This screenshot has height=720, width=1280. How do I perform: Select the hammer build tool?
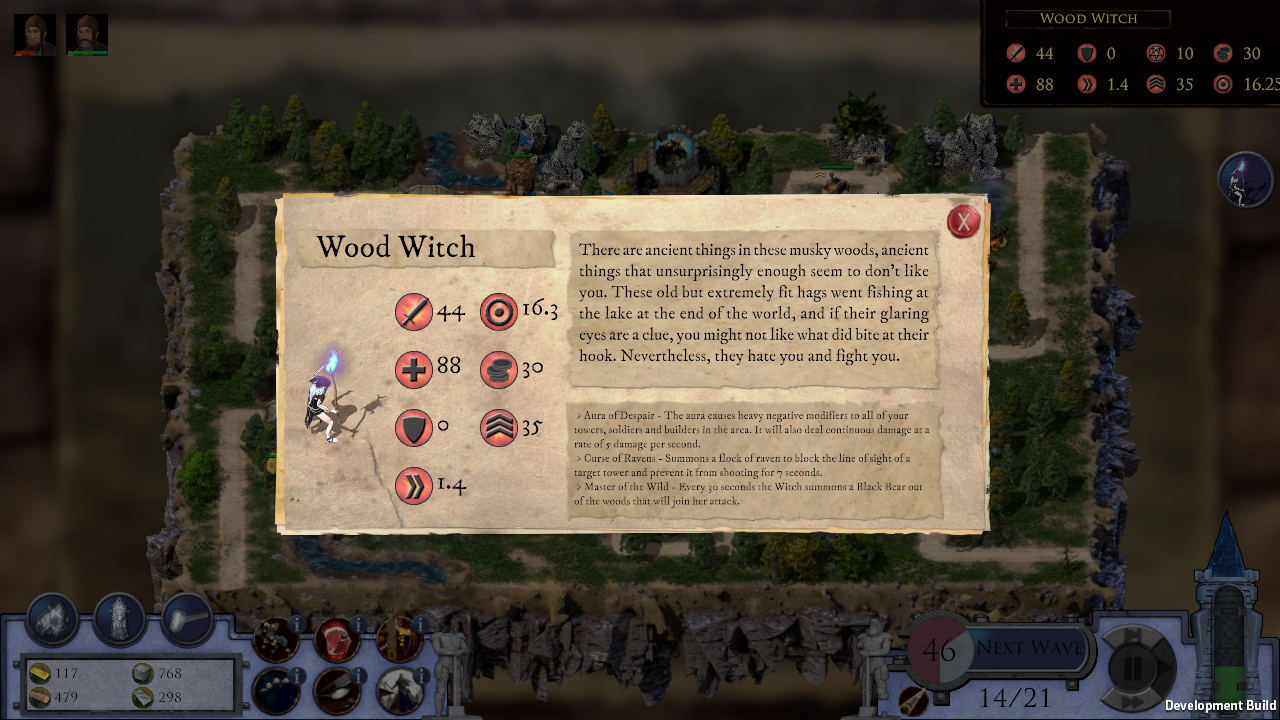click(187, 620)
